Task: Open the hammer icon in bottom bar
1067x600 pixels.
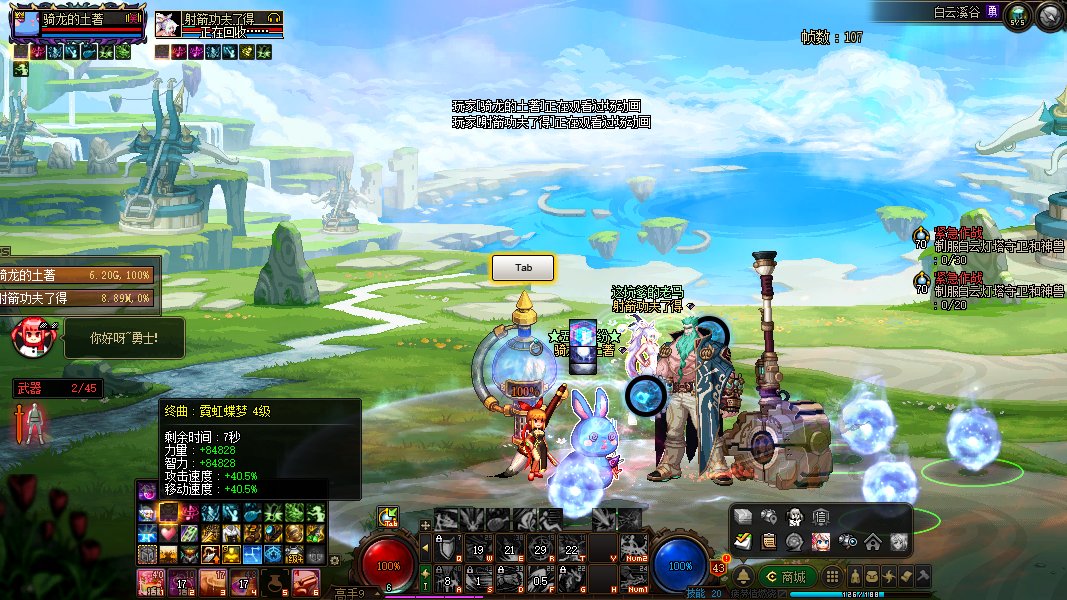Action: (923, 577)
